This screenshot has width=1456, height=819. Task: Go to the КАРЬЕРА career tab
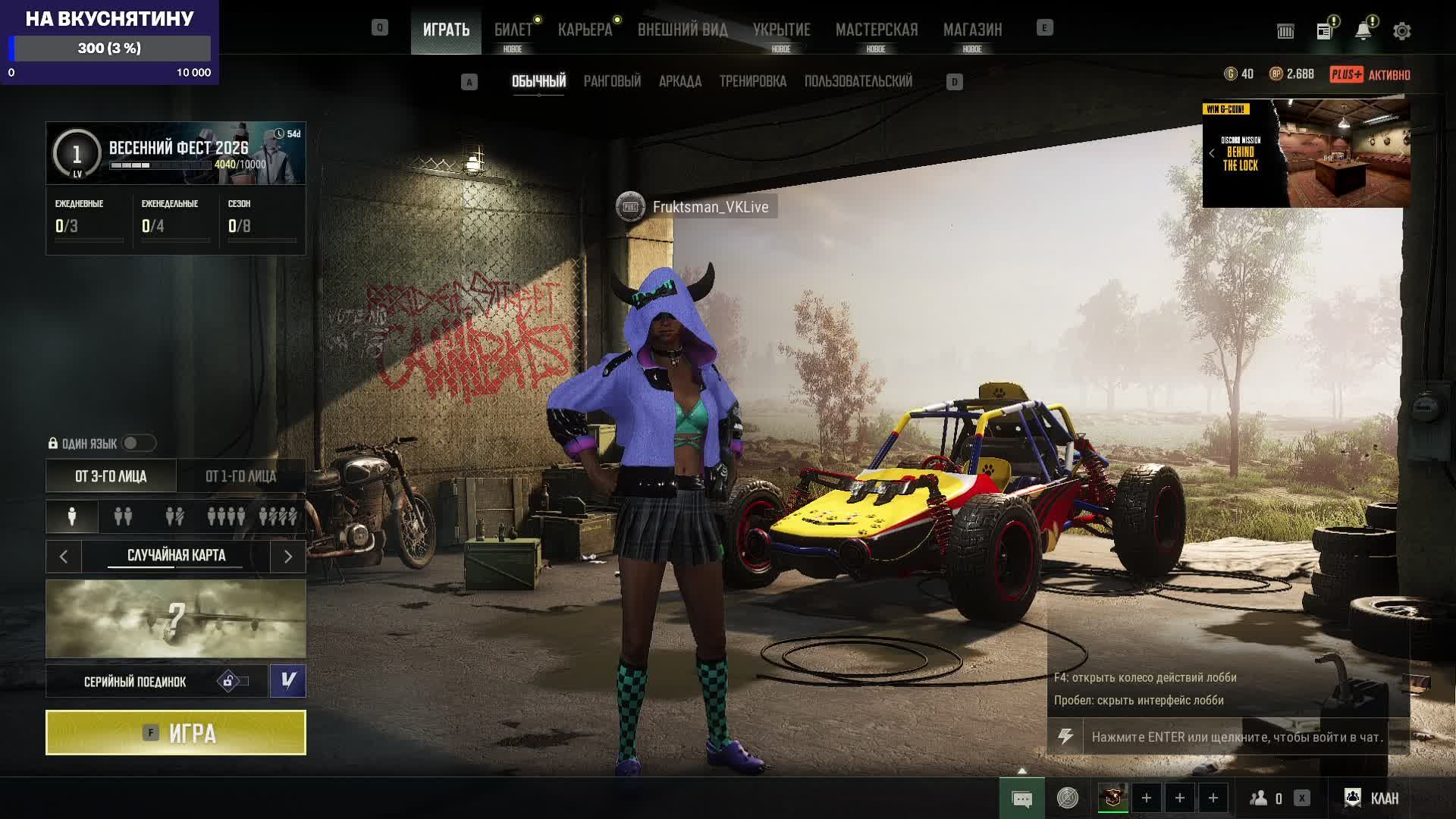coord(585,30)
